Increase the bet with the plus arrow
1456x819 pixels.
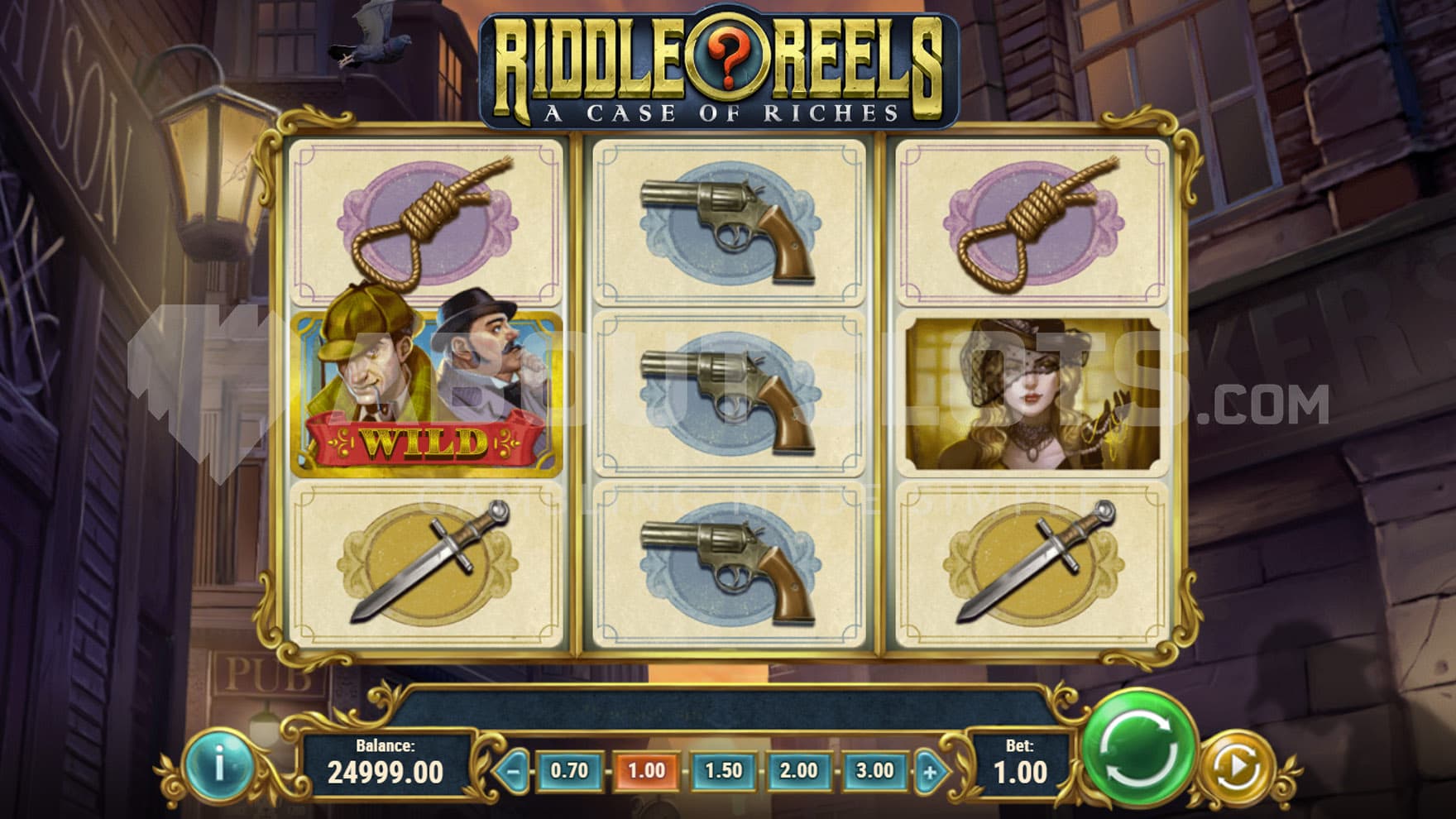[930, 773]
